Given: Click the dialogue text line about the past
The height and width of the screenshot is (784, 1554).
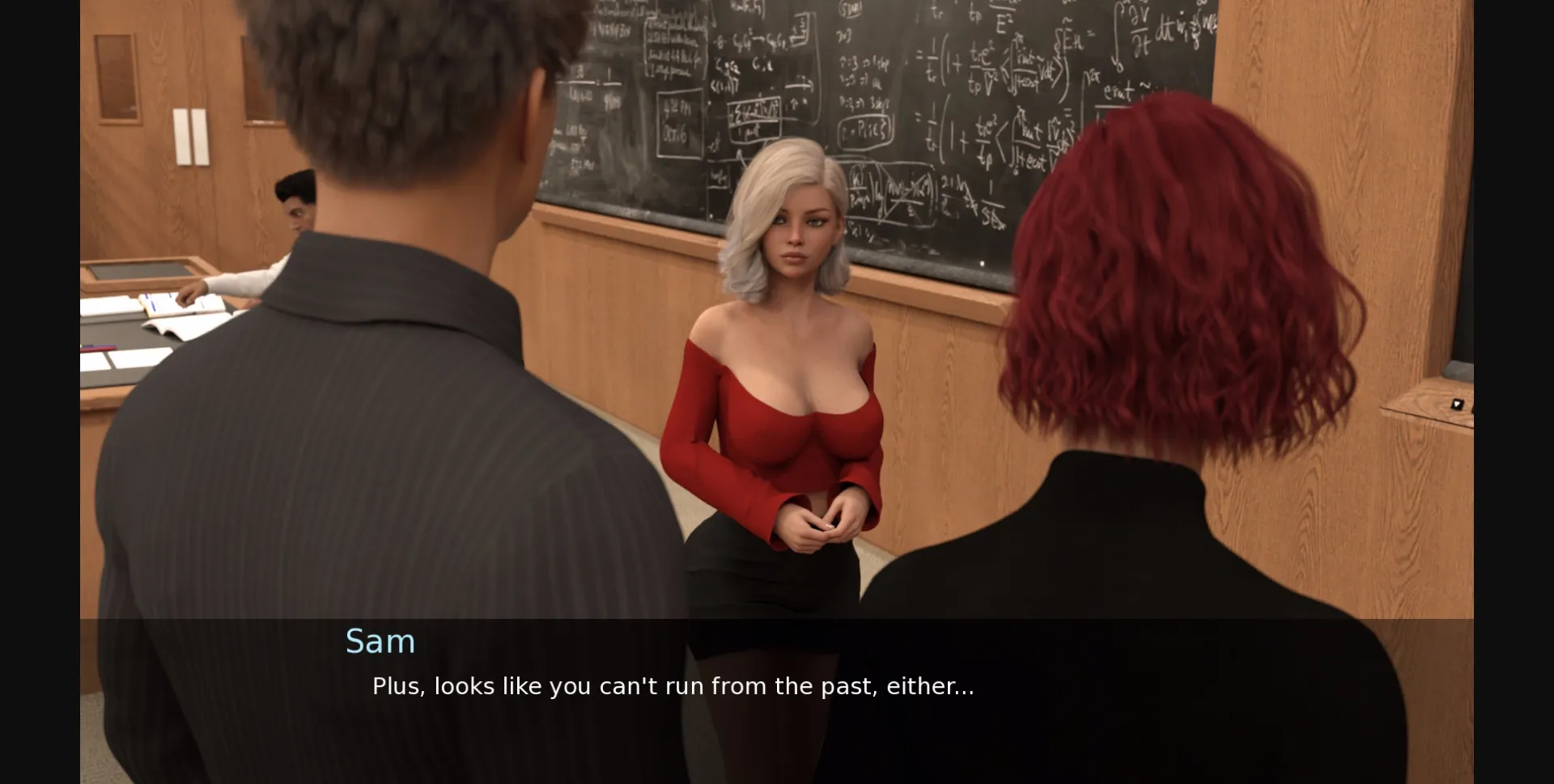Looking at the screenshot, I should point(673,686).
